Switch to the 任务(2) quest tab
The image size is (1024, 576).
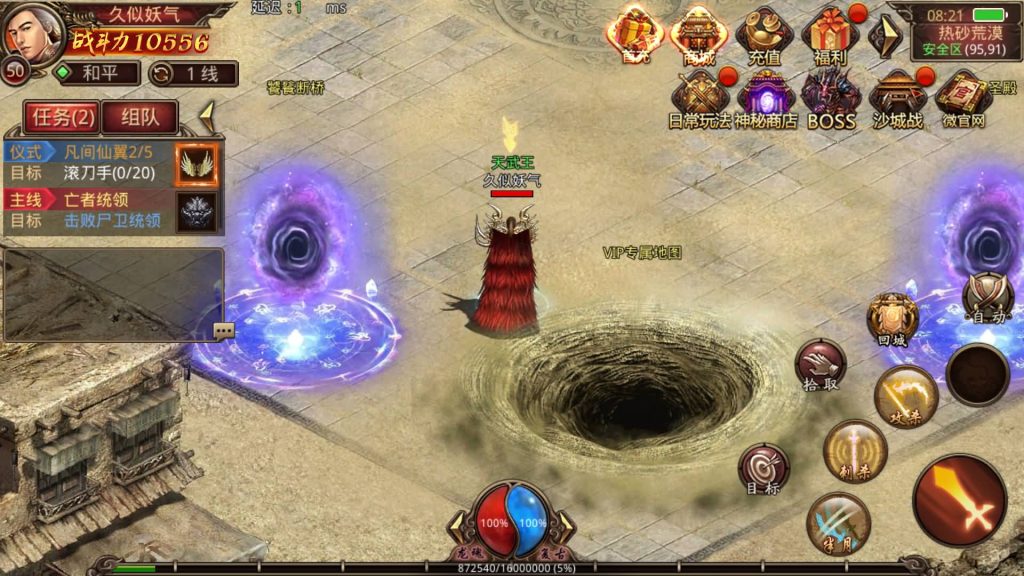64,117
